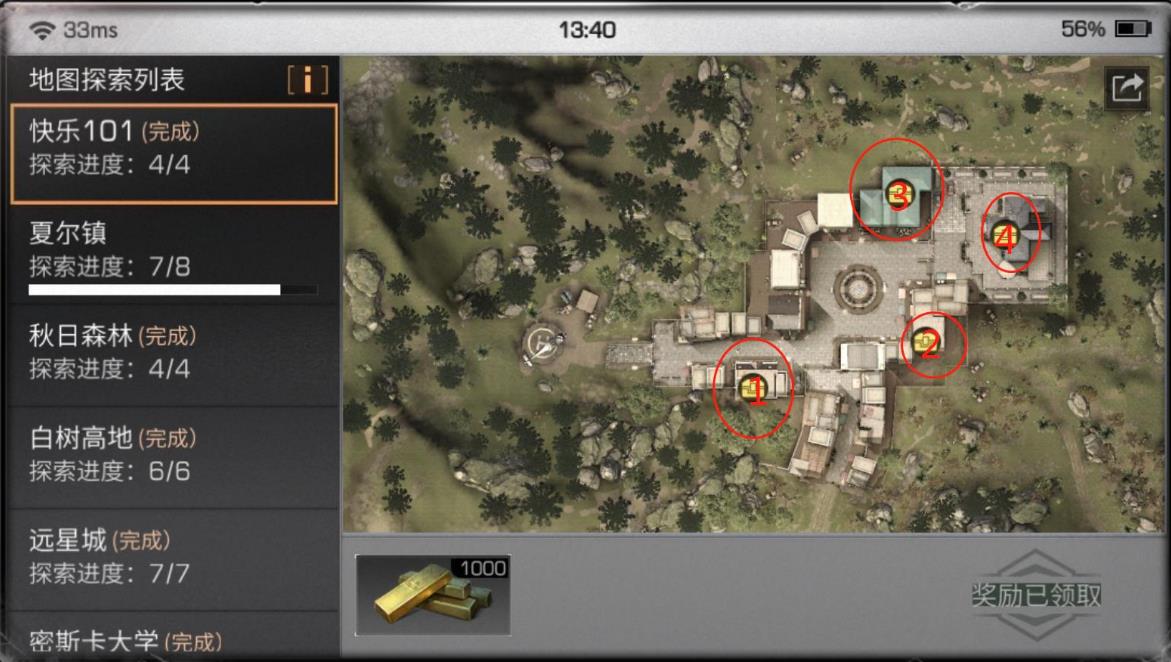Select the 白树高地 map row
The width and height of the screenshot is (1171, 662).
click(172, 454)
